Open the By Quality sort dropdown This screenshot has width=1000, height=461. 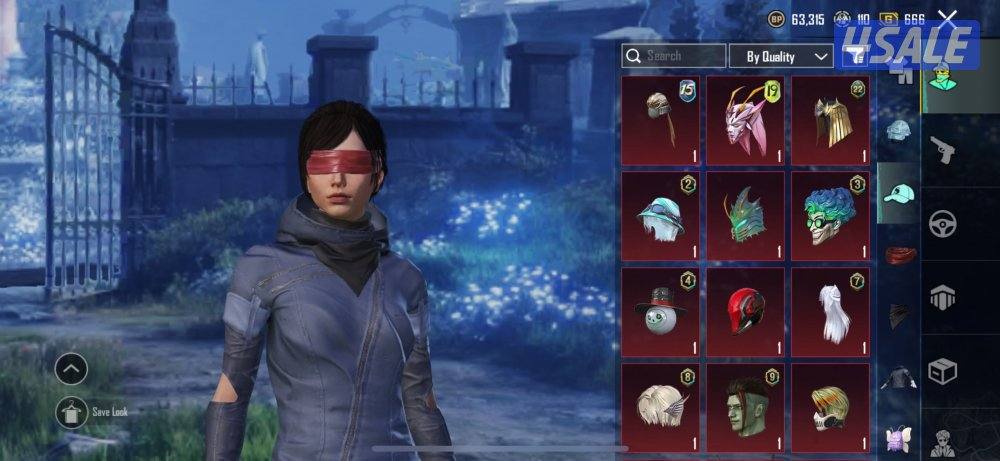pos(781,56)
